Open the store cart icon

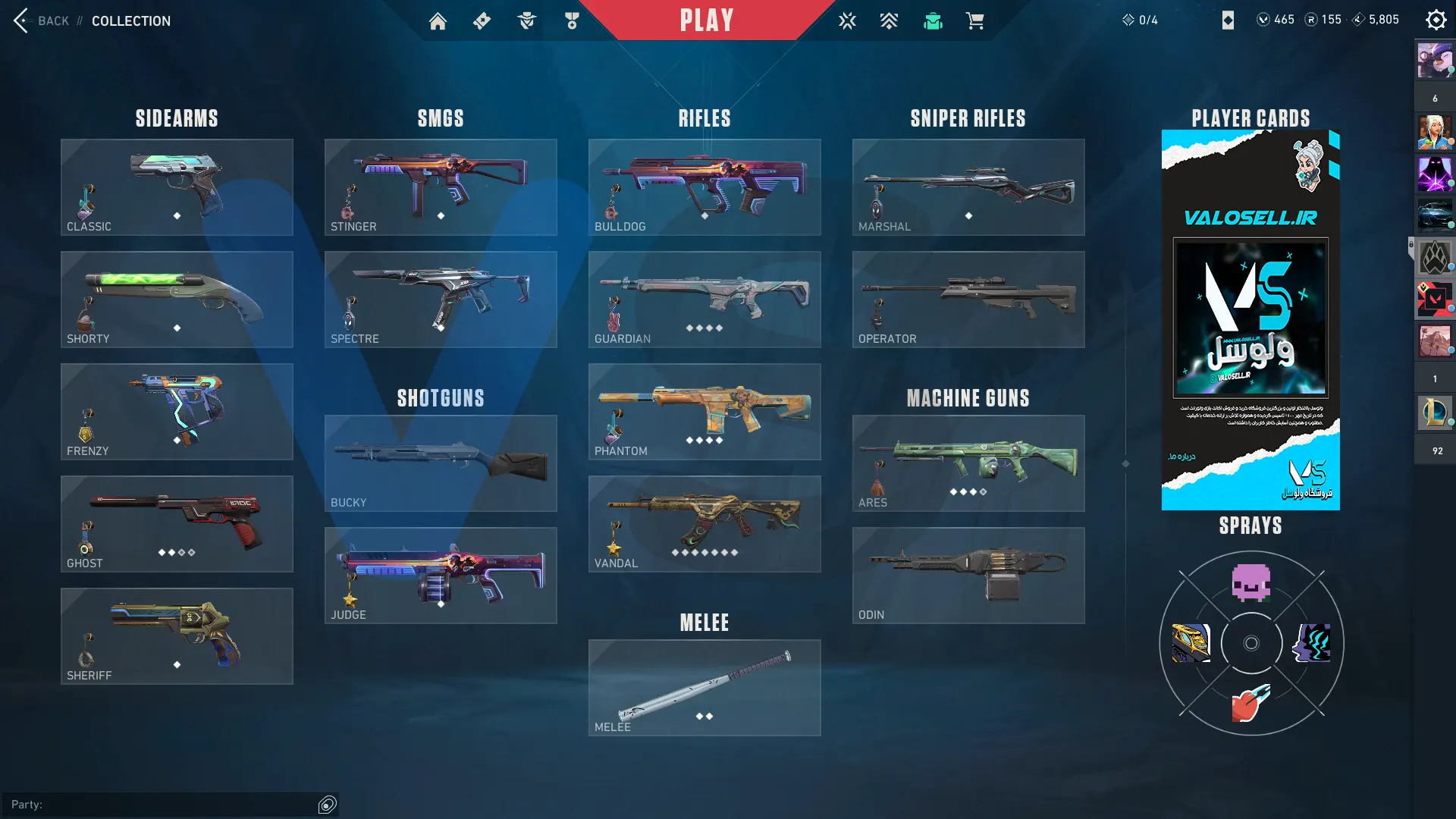[x=975, y=21]
